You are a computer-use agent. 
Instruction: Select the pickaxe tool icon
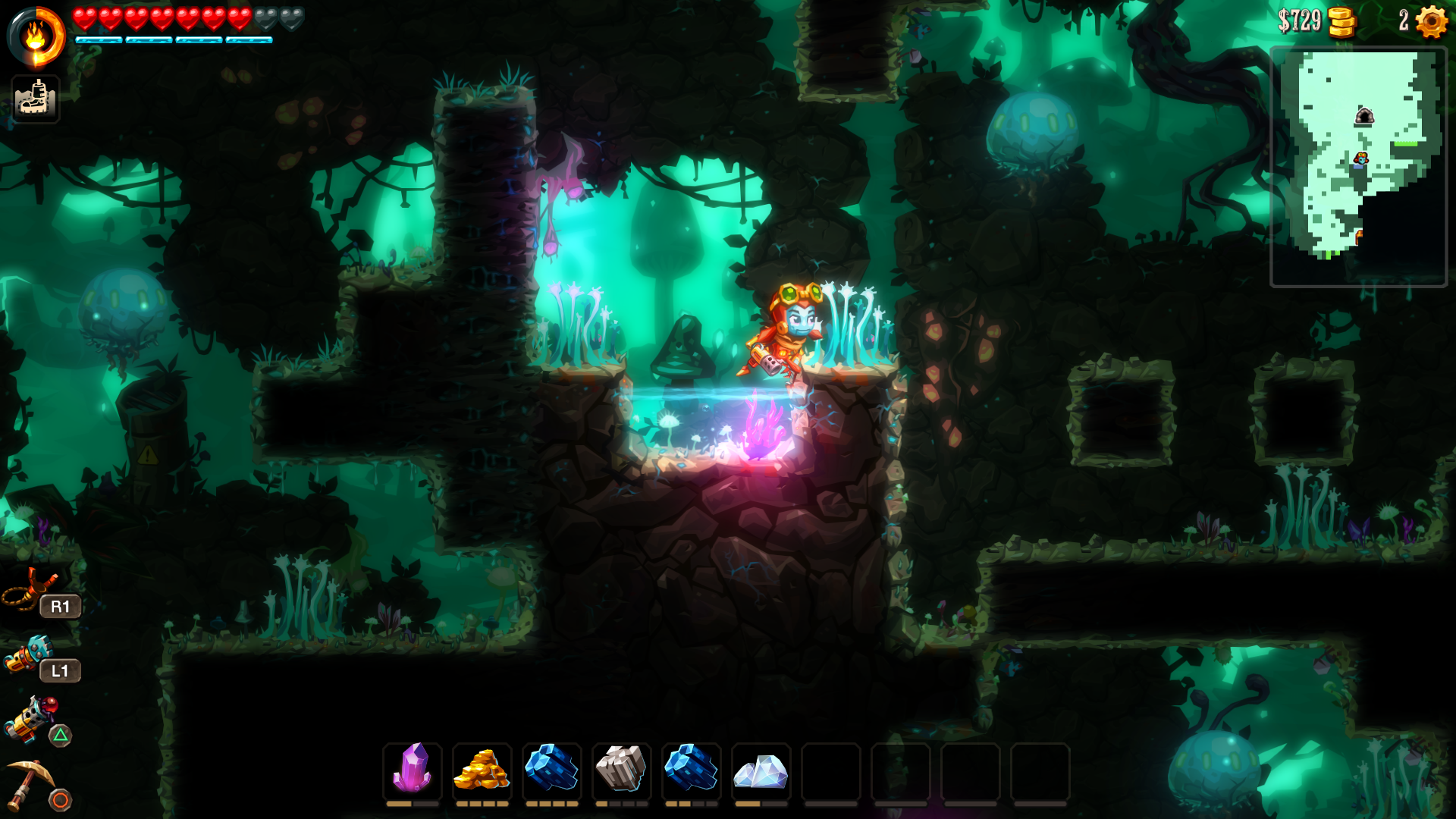coord(30,783)
